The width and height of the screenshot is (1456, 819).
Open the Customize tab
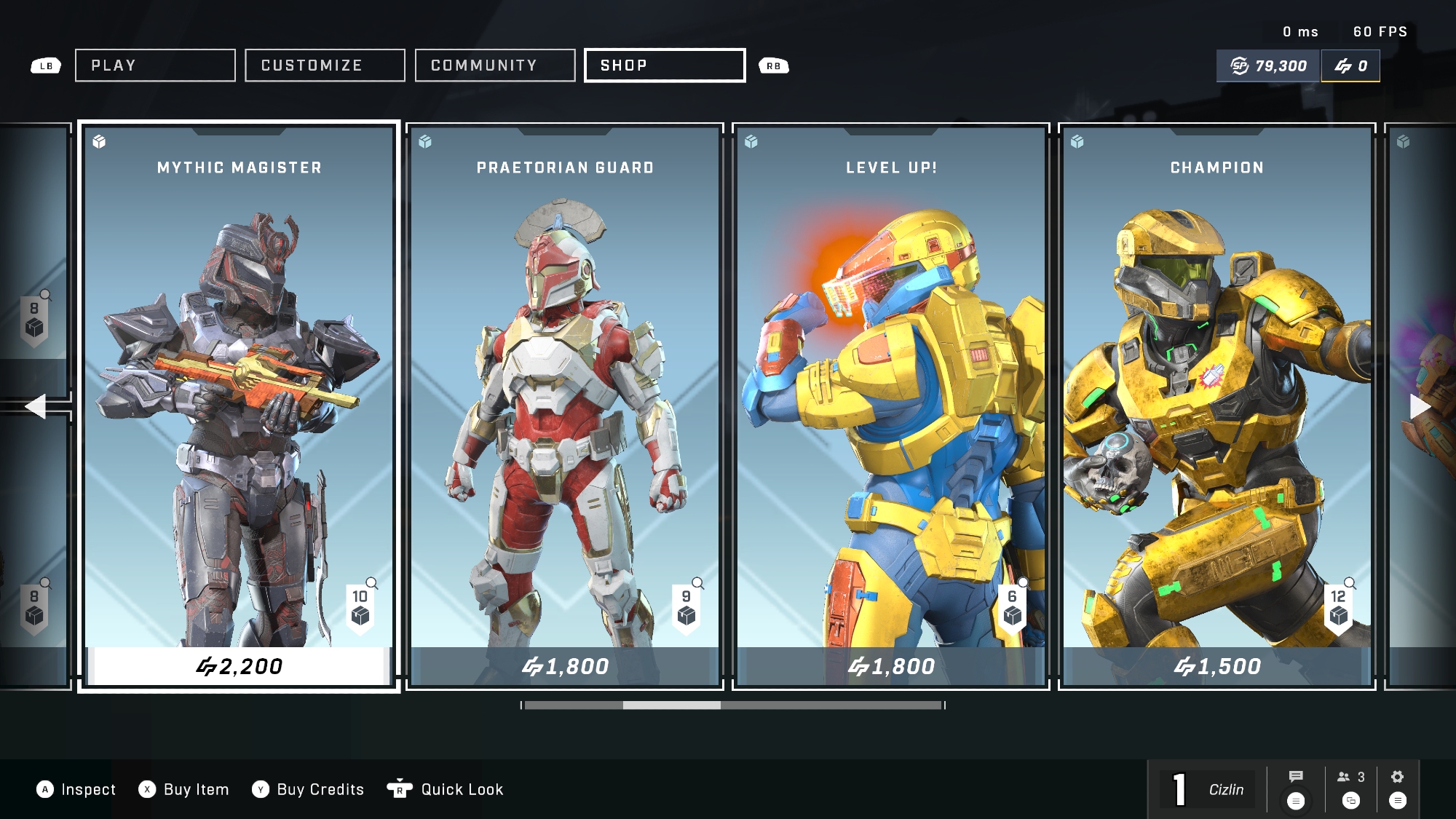coord(325,66)
